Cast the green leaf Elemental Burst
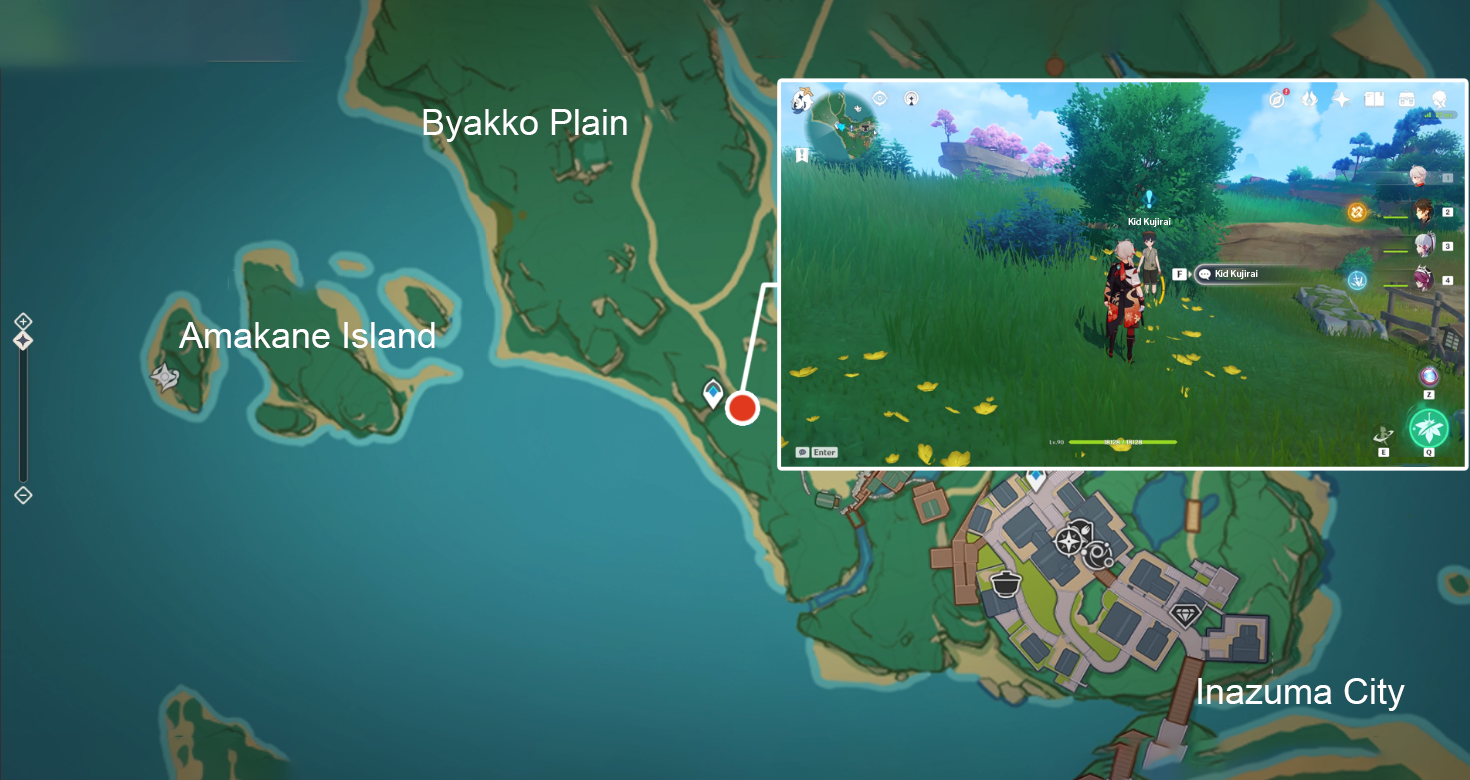 [x=1429, y=427]
